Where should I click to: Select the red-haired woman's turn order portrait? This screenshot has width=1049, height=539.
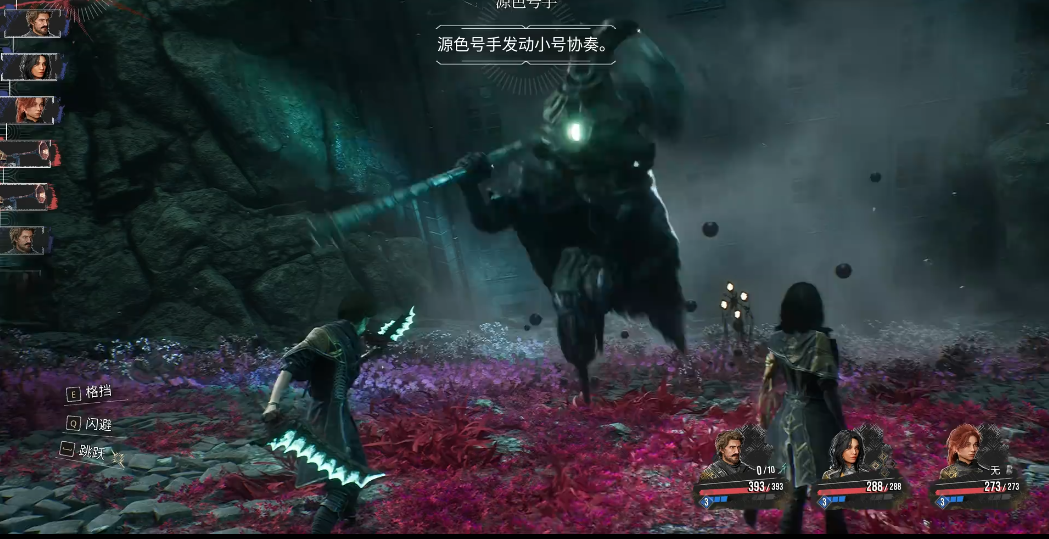pos(32,110)
